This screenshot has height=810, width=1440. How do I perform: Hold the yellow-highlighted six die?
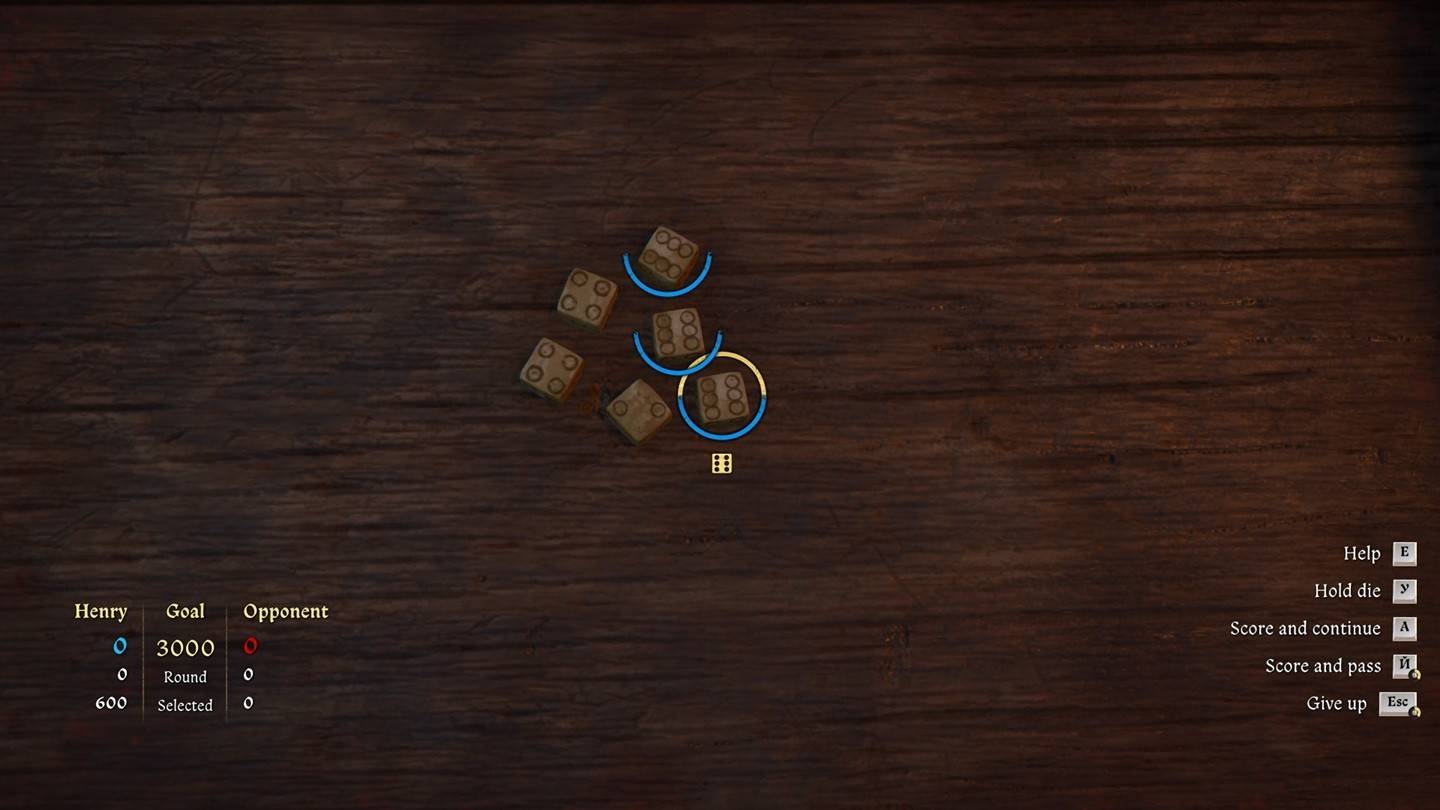point(722,398)
